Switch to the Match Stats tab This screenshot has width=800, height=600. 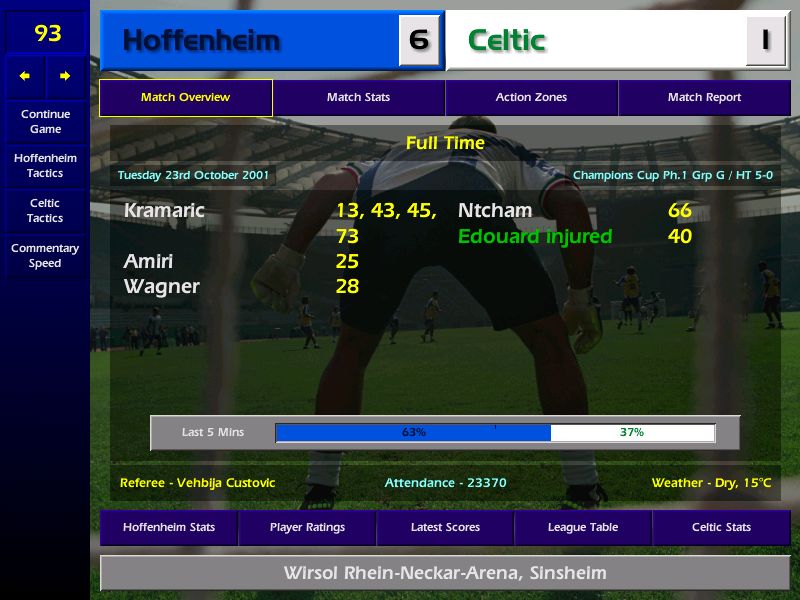point(358,98)
